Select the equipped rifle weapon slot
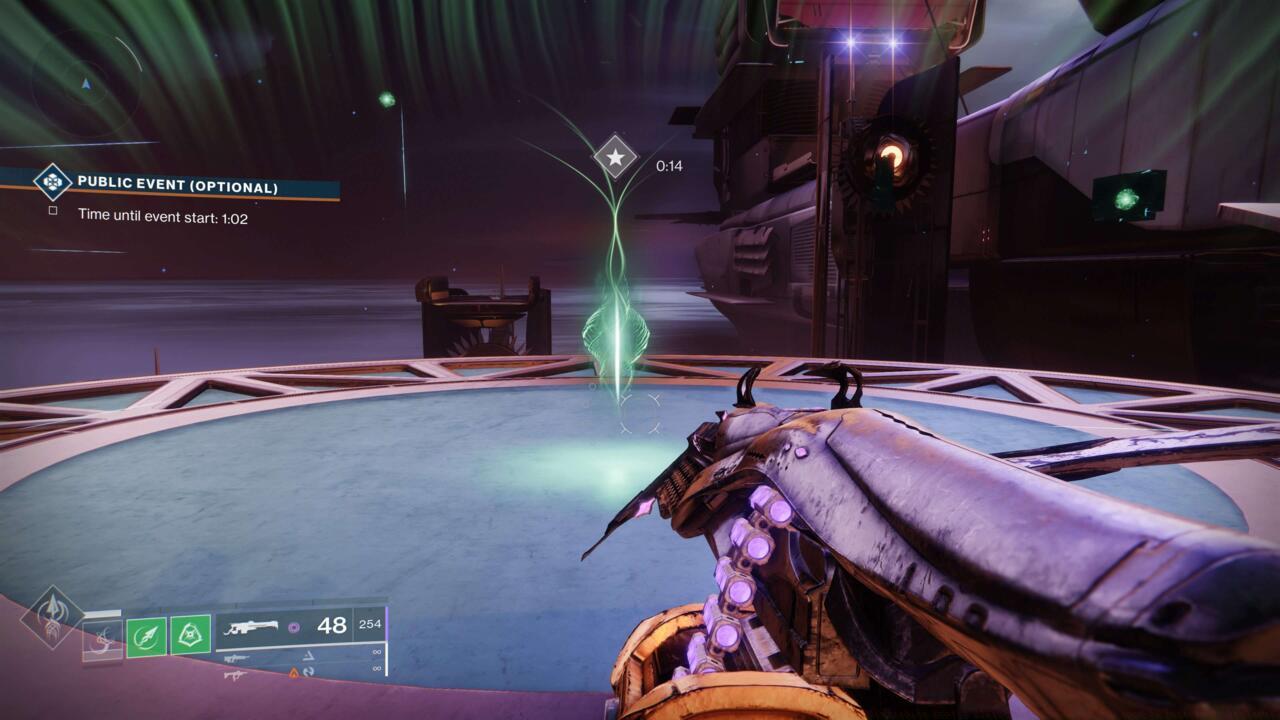The height and width of the screenshot is (720, 1280). tap(299, 628)
